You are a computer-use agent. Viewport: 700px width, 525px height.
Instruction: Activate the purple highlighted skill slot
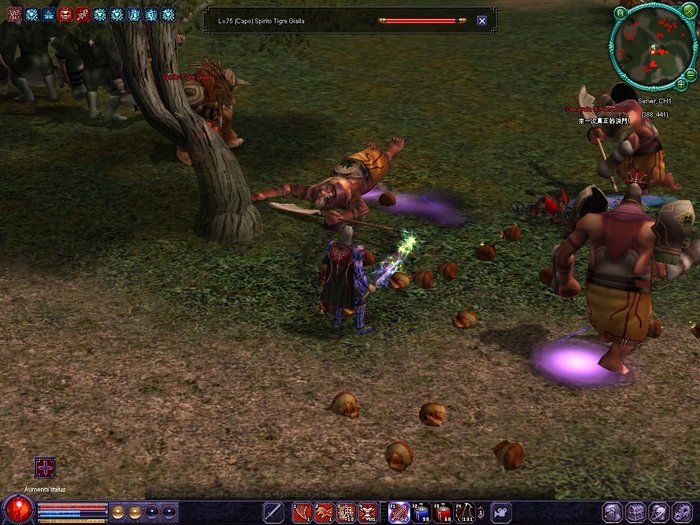point(398,512)
